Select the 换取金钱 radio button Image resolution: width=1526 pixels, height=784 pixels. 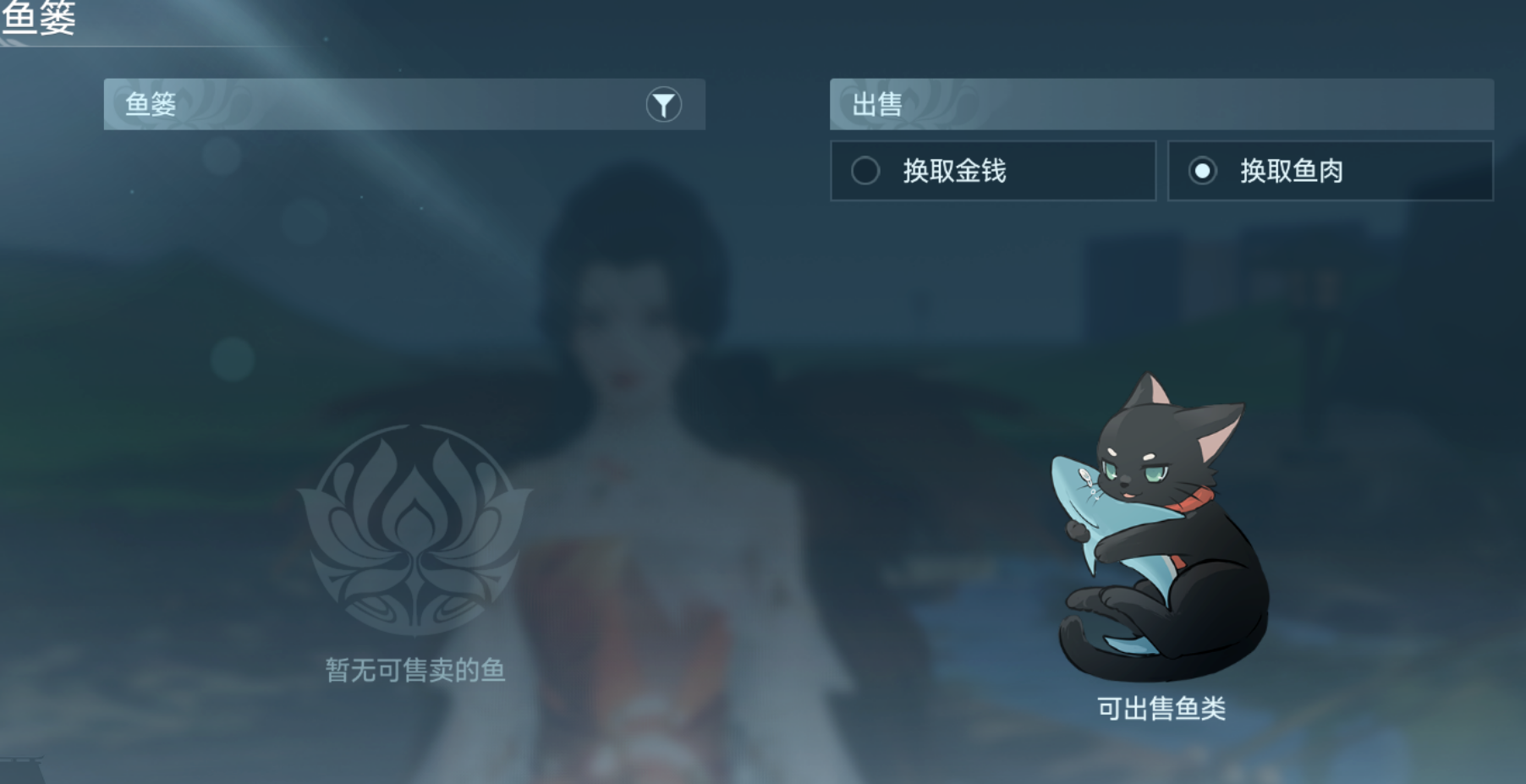click(x=865, y=171)
